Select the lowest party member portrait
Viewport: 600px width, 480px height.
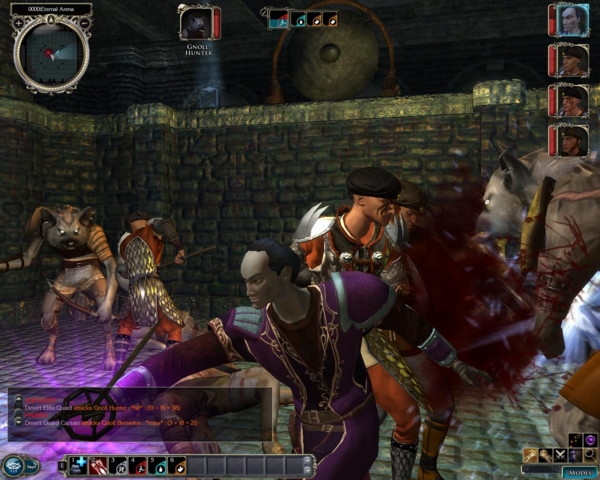571,139
